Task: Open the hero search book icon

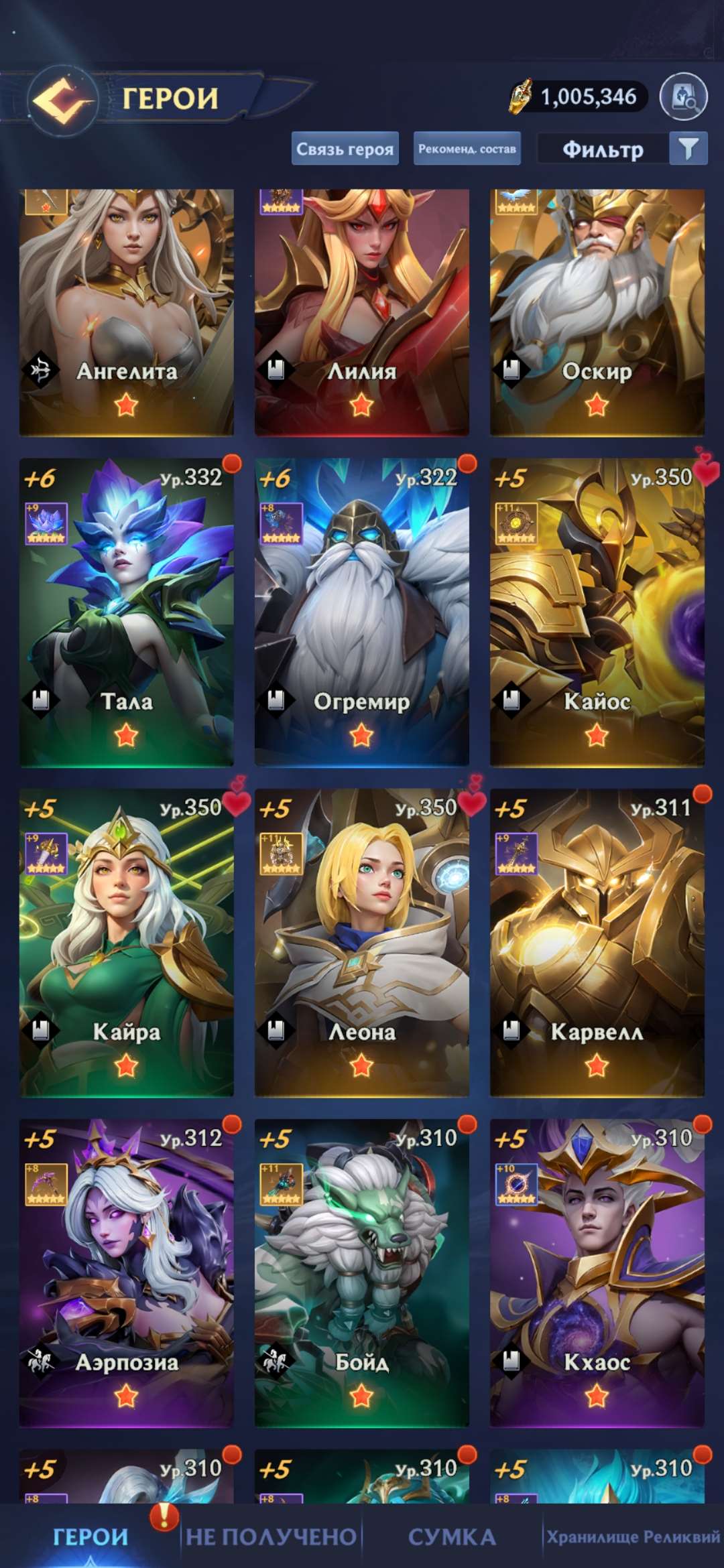Action: point(683,98)
